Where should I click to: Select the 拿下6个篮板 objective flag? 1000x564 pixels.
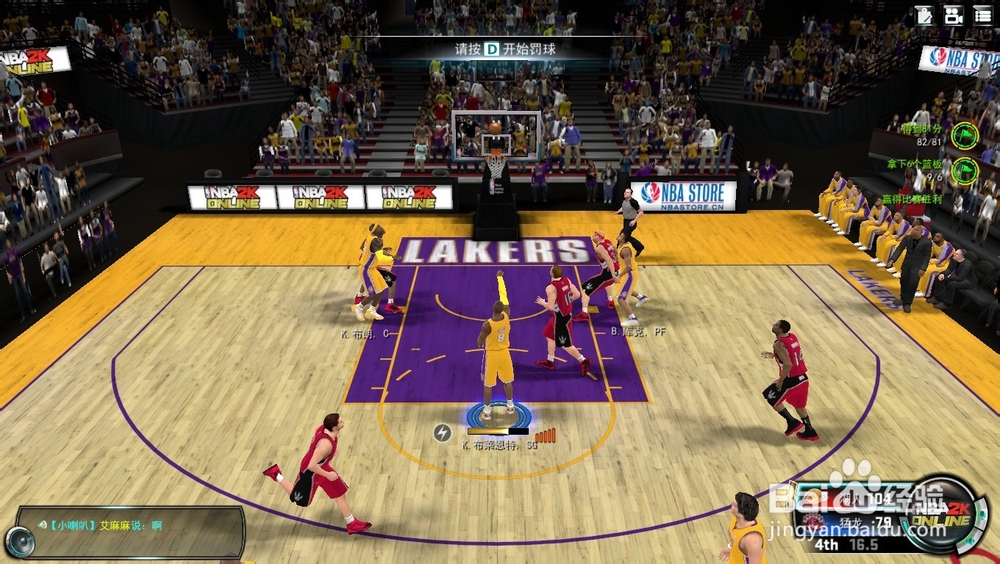(963, 170)
